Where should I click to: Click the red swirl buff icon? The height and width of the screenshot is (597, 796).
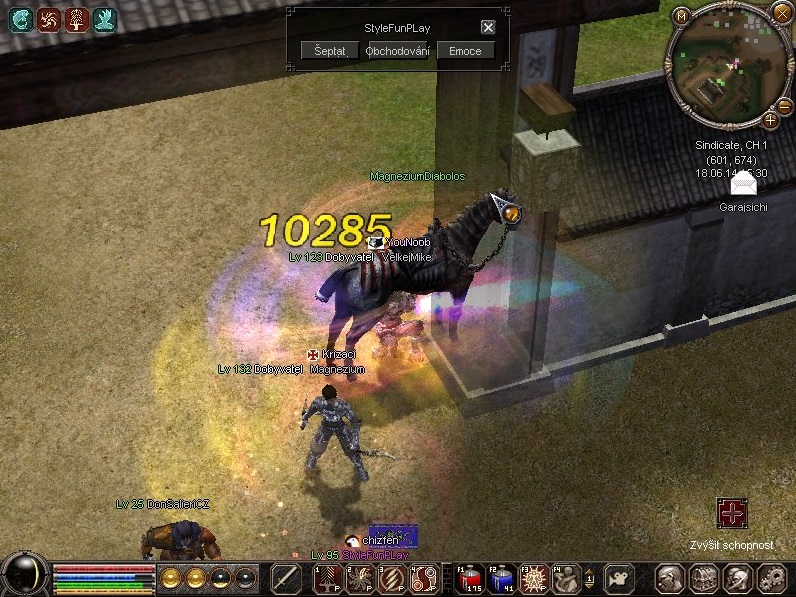pyautogui.click(x=49, y=19)
